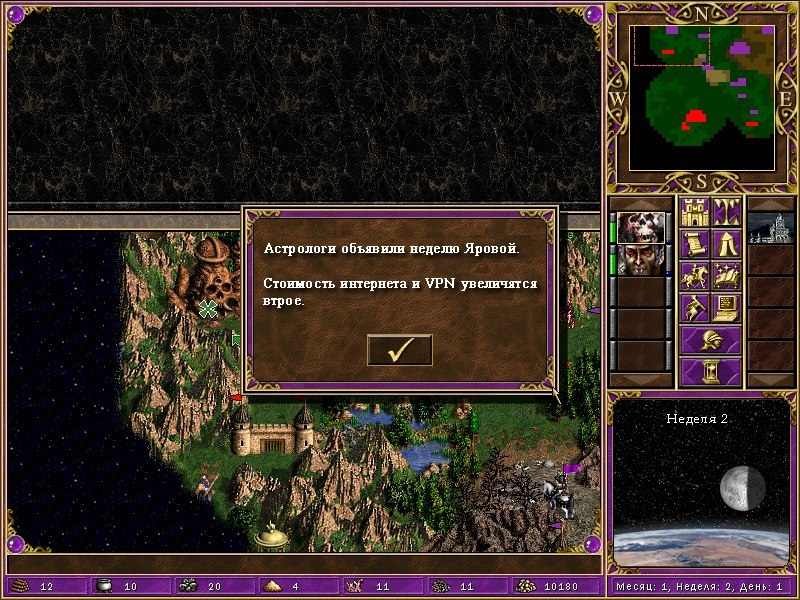Move the hero with the horseman button
The height and width of the screenshot is (600, 800).
(694, 275)
